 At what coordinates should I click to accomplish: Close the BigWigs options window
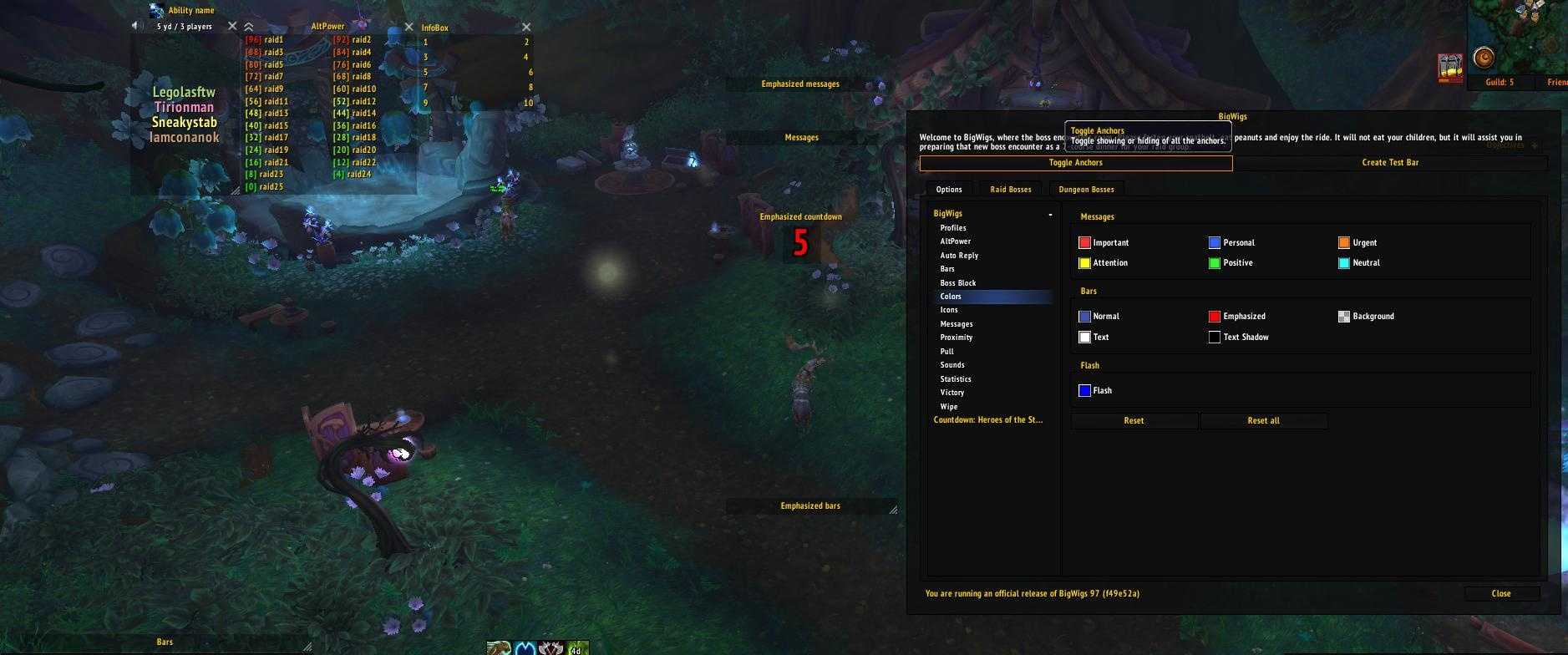(1500, 594)
